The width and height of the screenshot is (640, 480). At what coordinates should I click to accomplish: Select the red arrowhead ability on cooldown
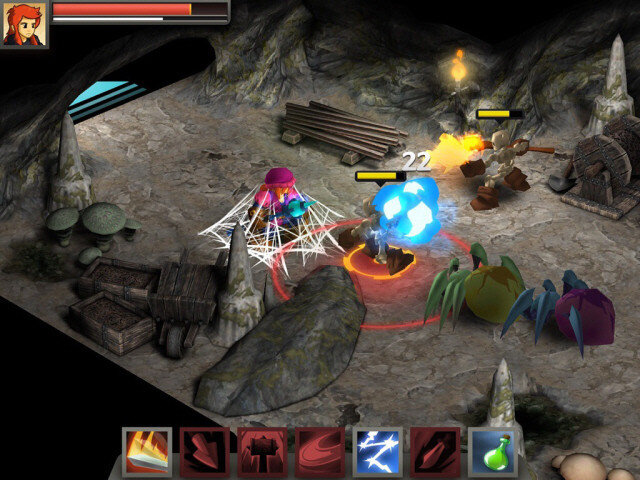pos(205,452)
